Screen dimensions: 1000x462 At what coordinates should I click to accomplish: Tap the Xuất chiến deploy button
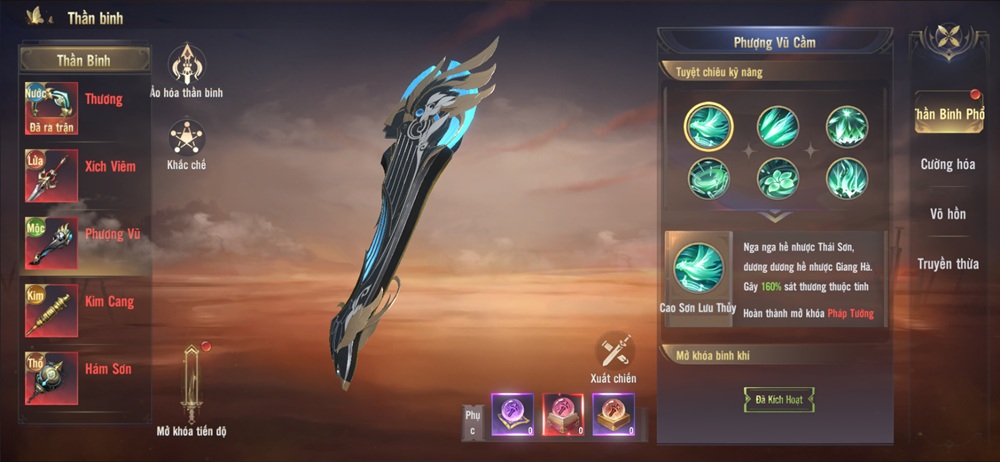click(x=613, y=353)
